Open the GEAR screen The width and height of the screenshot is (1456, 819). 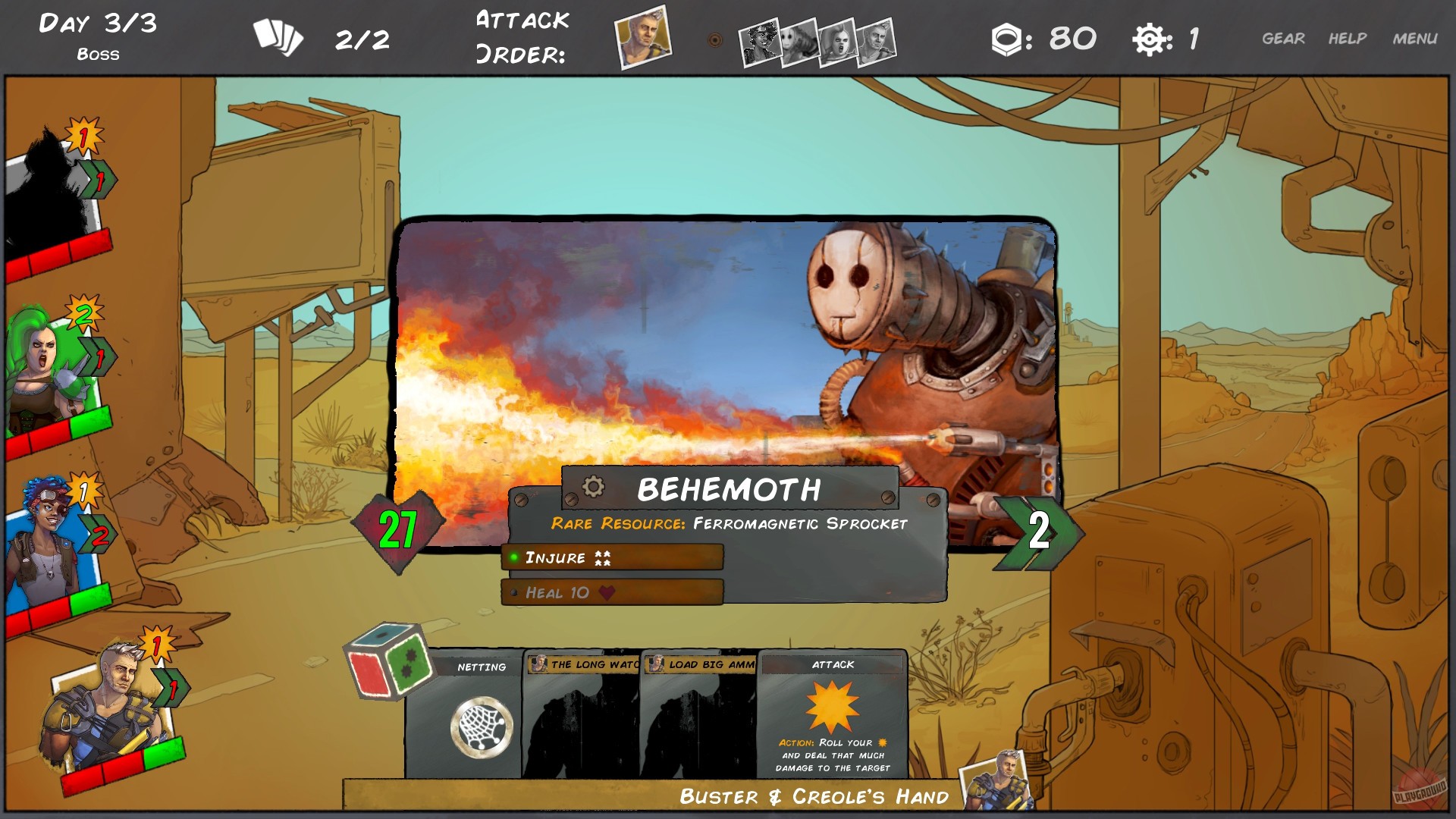1284,37
